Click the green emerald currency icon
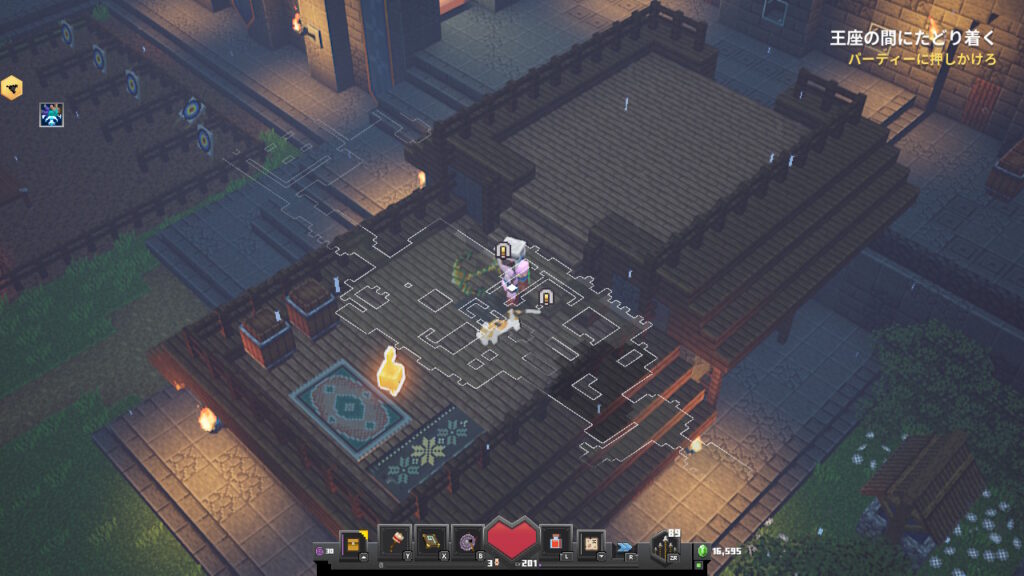This screenshot has width=1024, height=576. pyautogui.click(x=702, y=551)
